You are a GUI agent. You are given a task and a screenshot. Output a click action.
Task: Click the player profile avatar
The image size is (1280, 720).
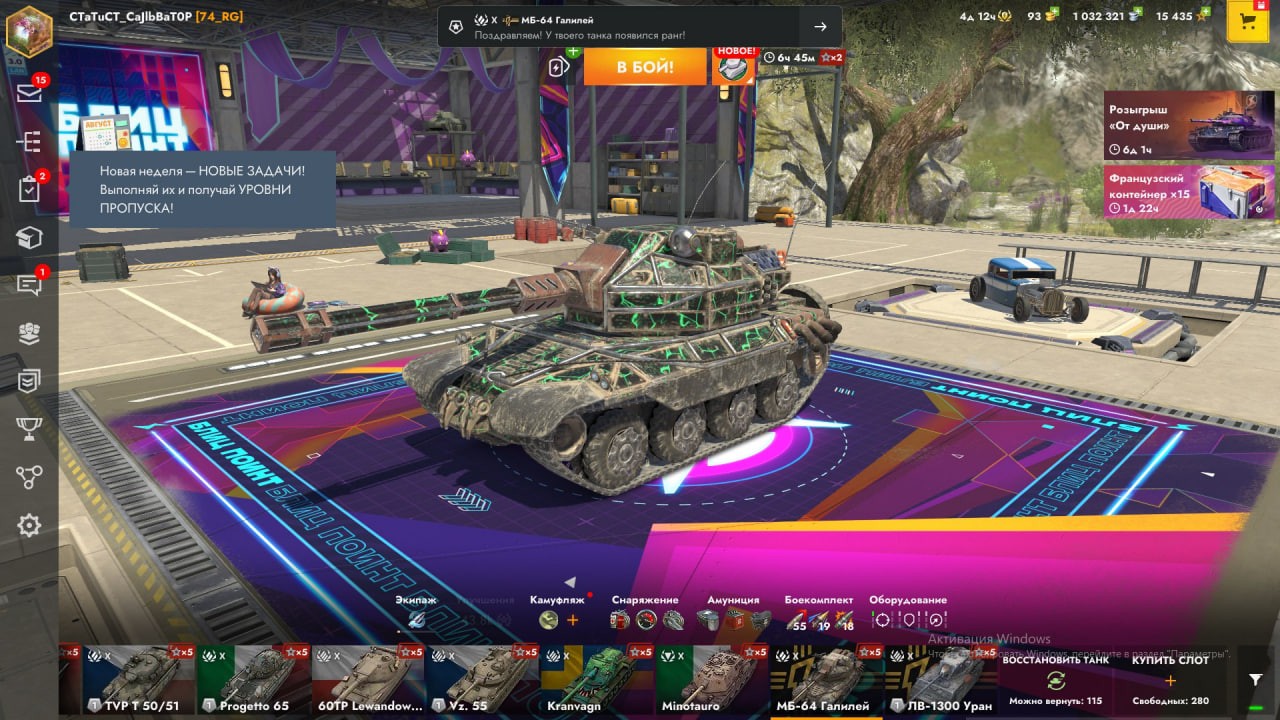tap(29, 30)
